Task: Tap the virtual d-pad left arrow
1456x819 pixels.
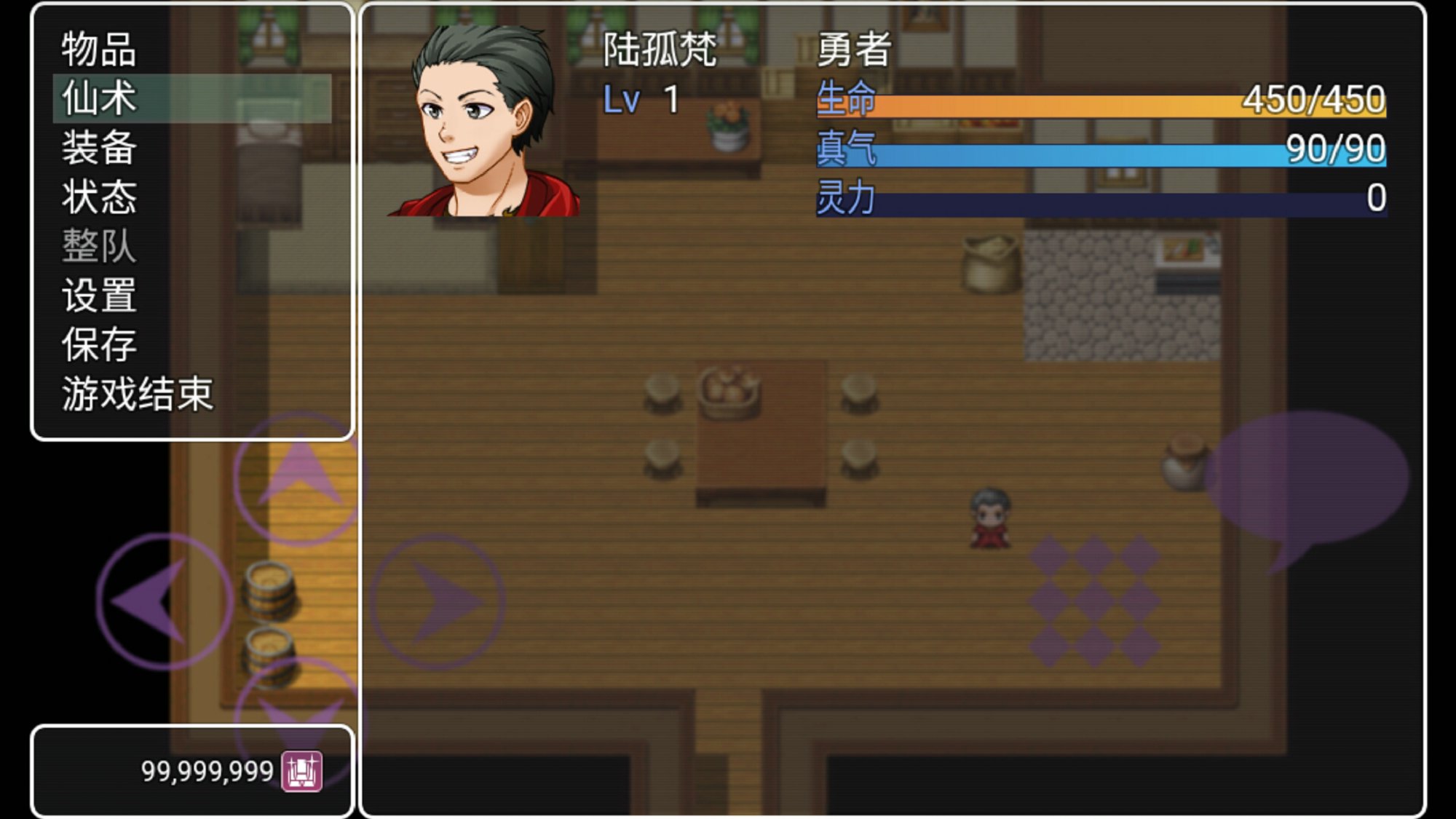Action: 163,601
